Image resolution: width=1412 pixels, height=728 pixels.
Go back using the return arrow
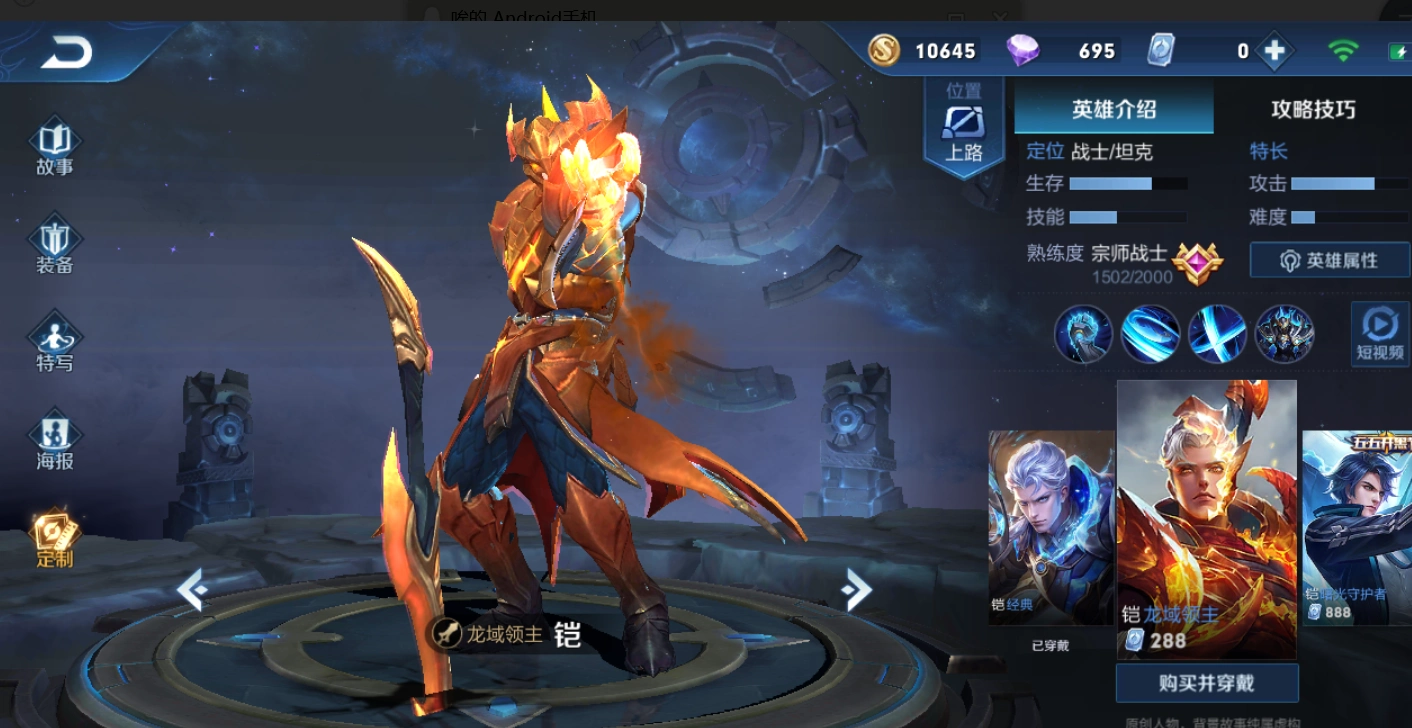(66, 53)
